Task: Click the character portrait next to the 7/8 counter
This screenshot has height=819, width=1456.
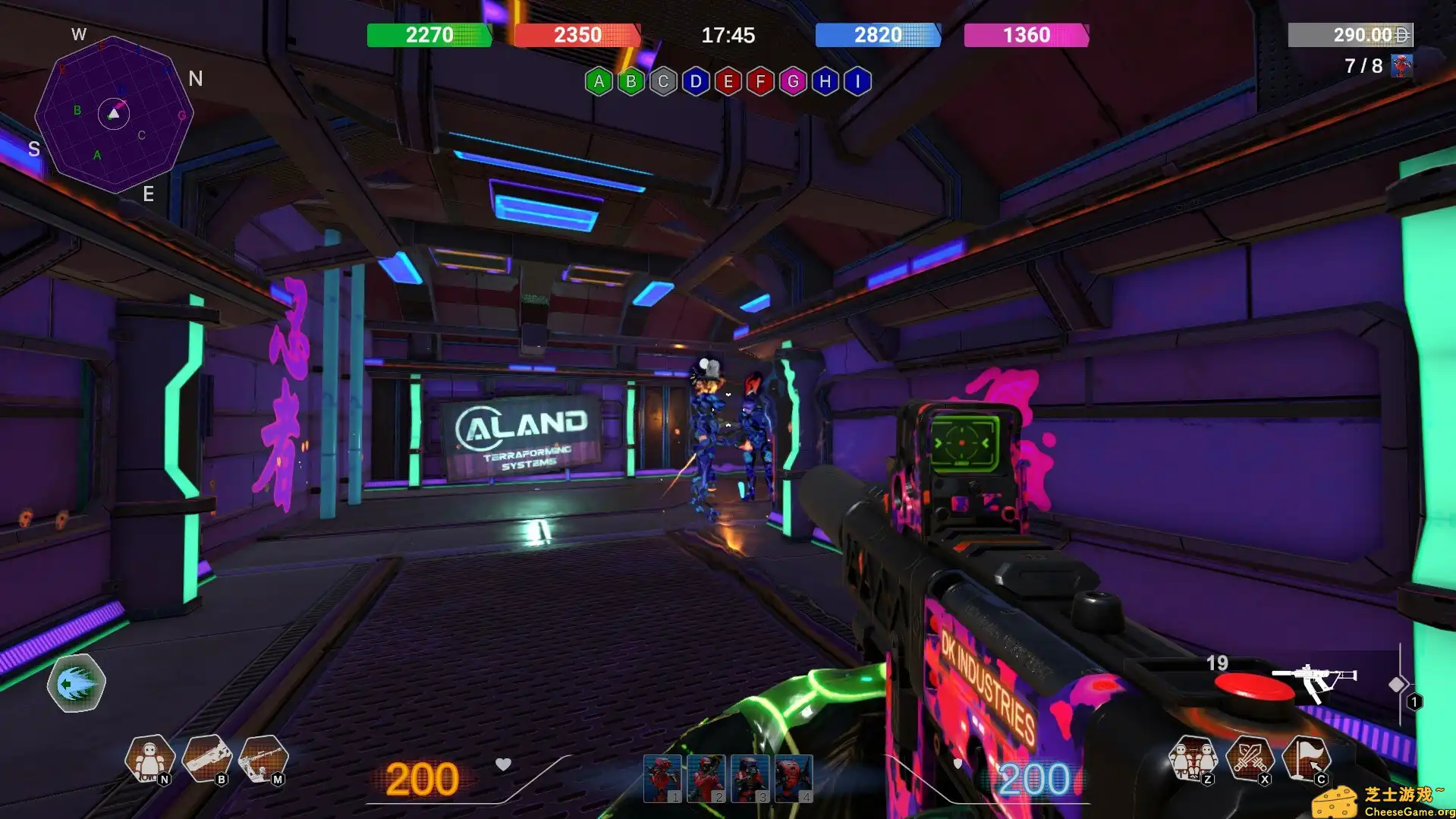Action: click(x=1401, y=65)
